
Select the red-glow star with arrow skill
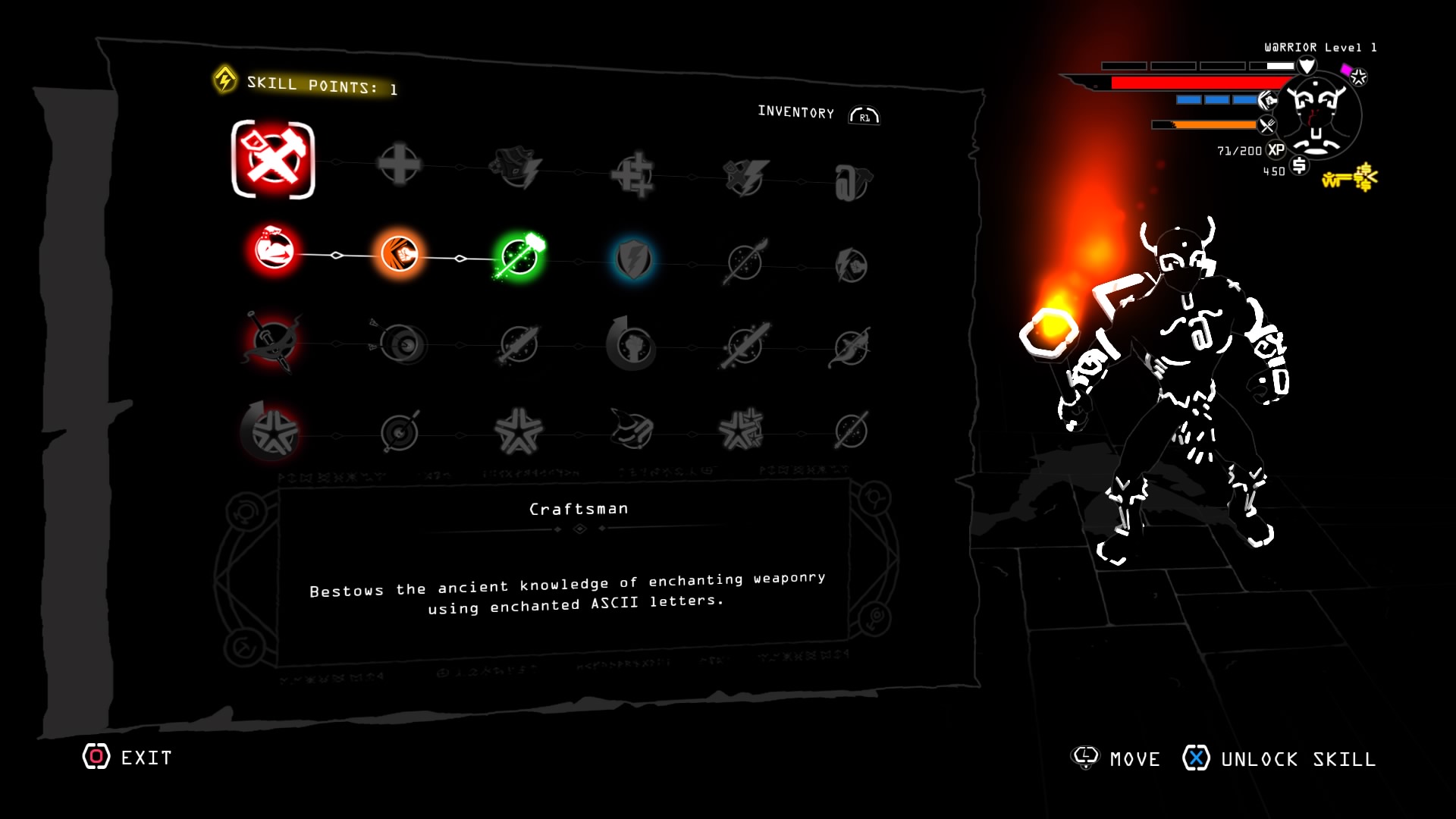[x=271, y=431]
